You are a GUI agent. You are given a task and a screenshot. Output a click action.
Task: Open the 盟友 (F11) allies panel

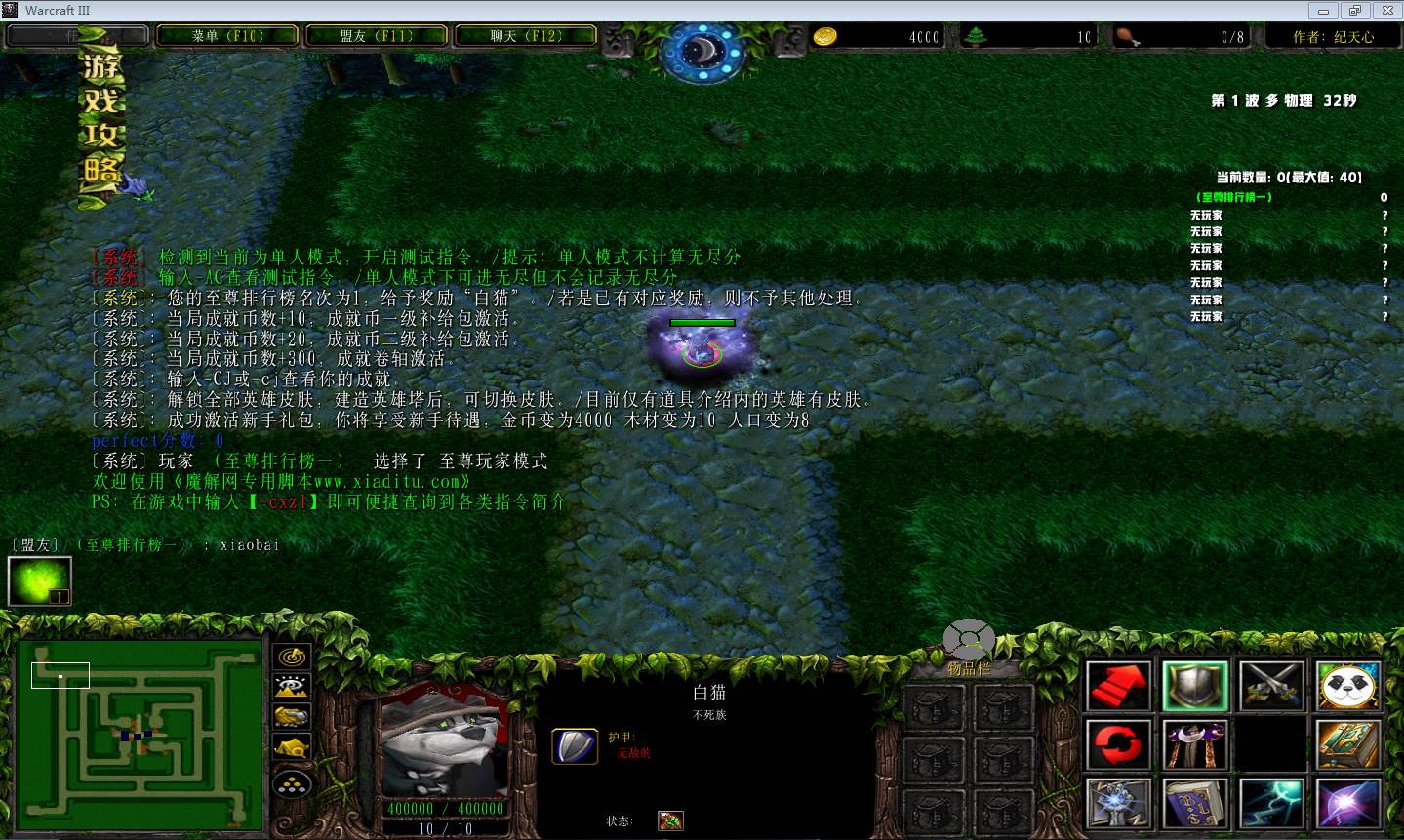(377, 36)
